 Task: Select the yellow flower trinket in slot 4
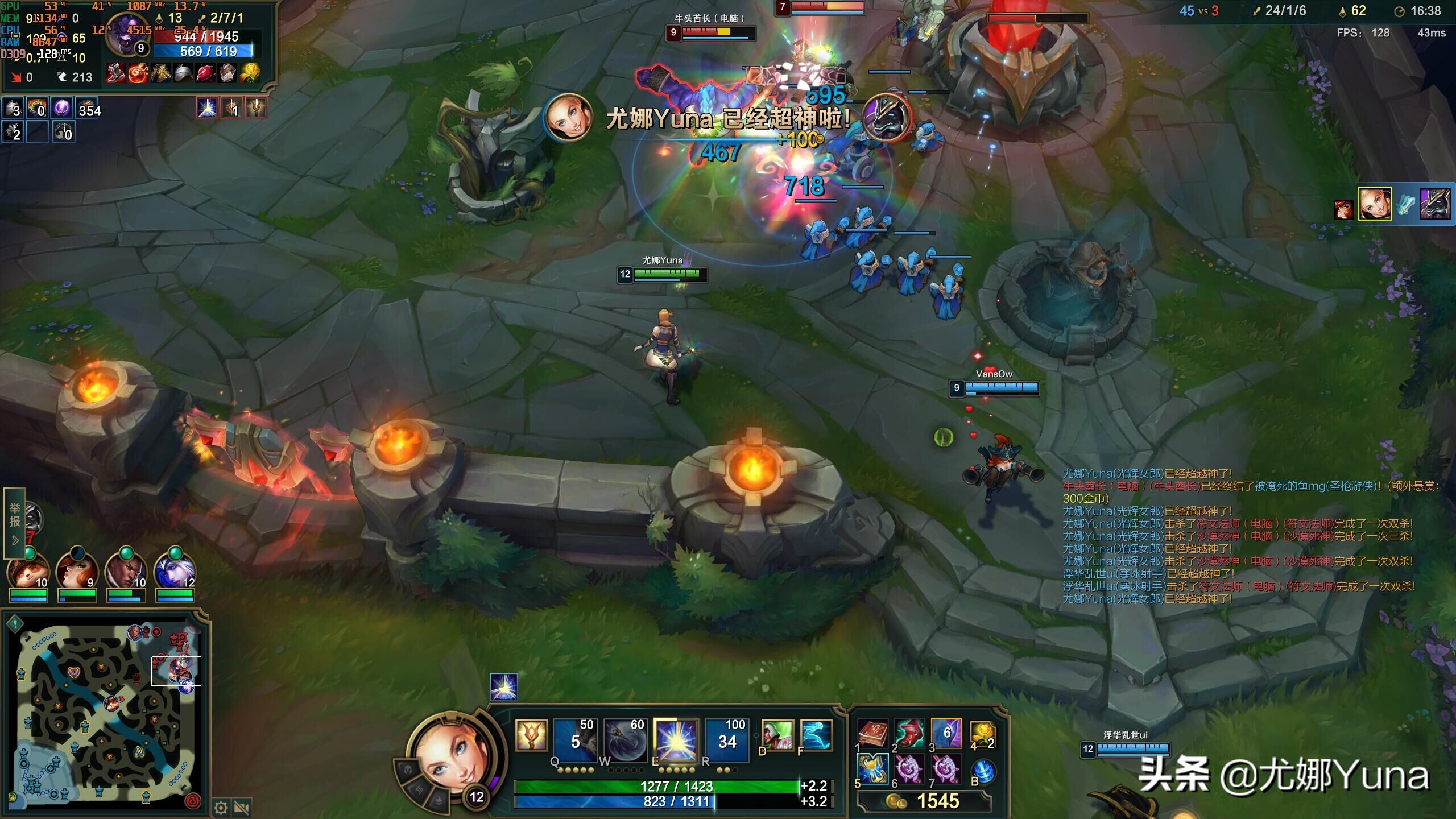(982, 733)
